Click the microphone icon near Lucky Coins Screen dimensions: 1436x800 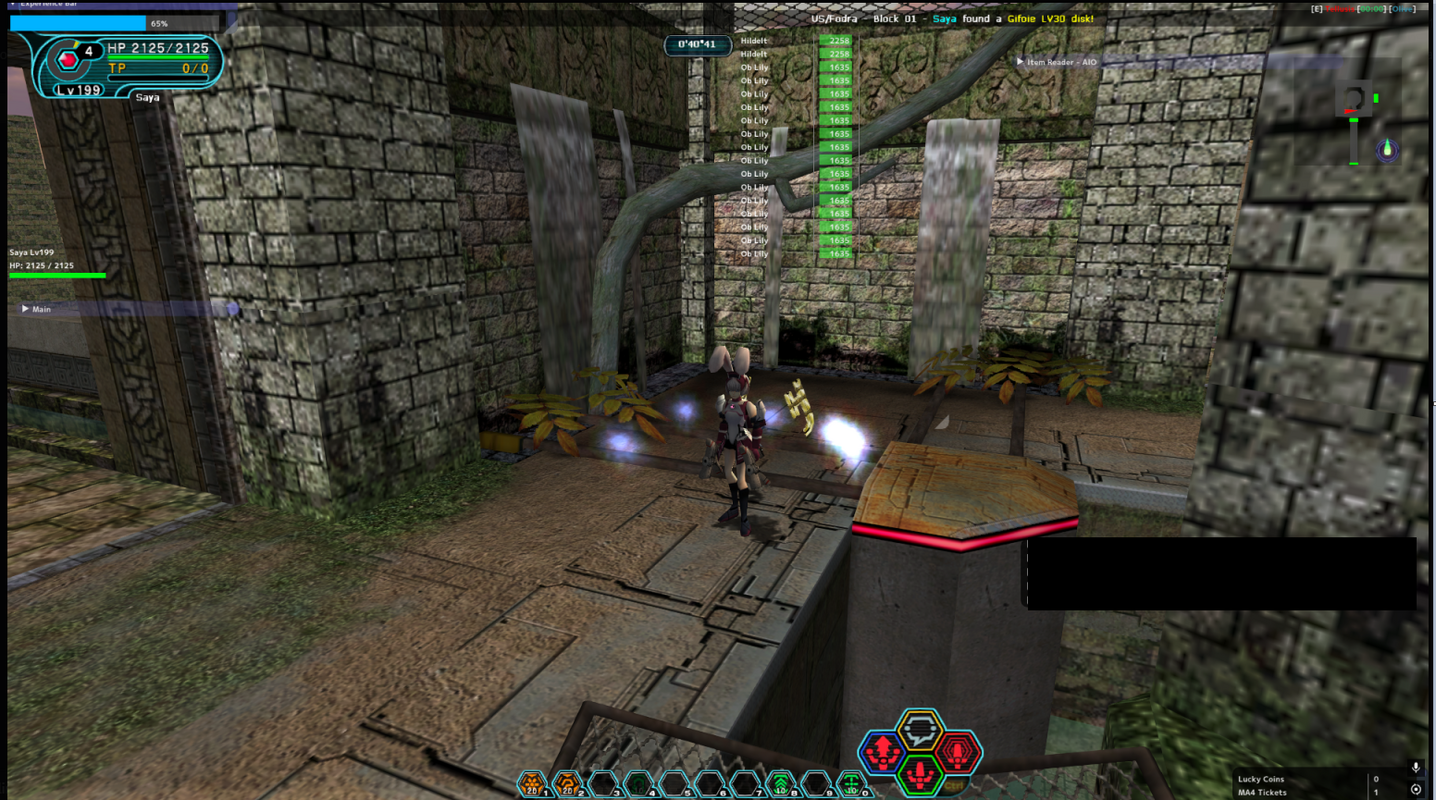tap(1416, 768)
